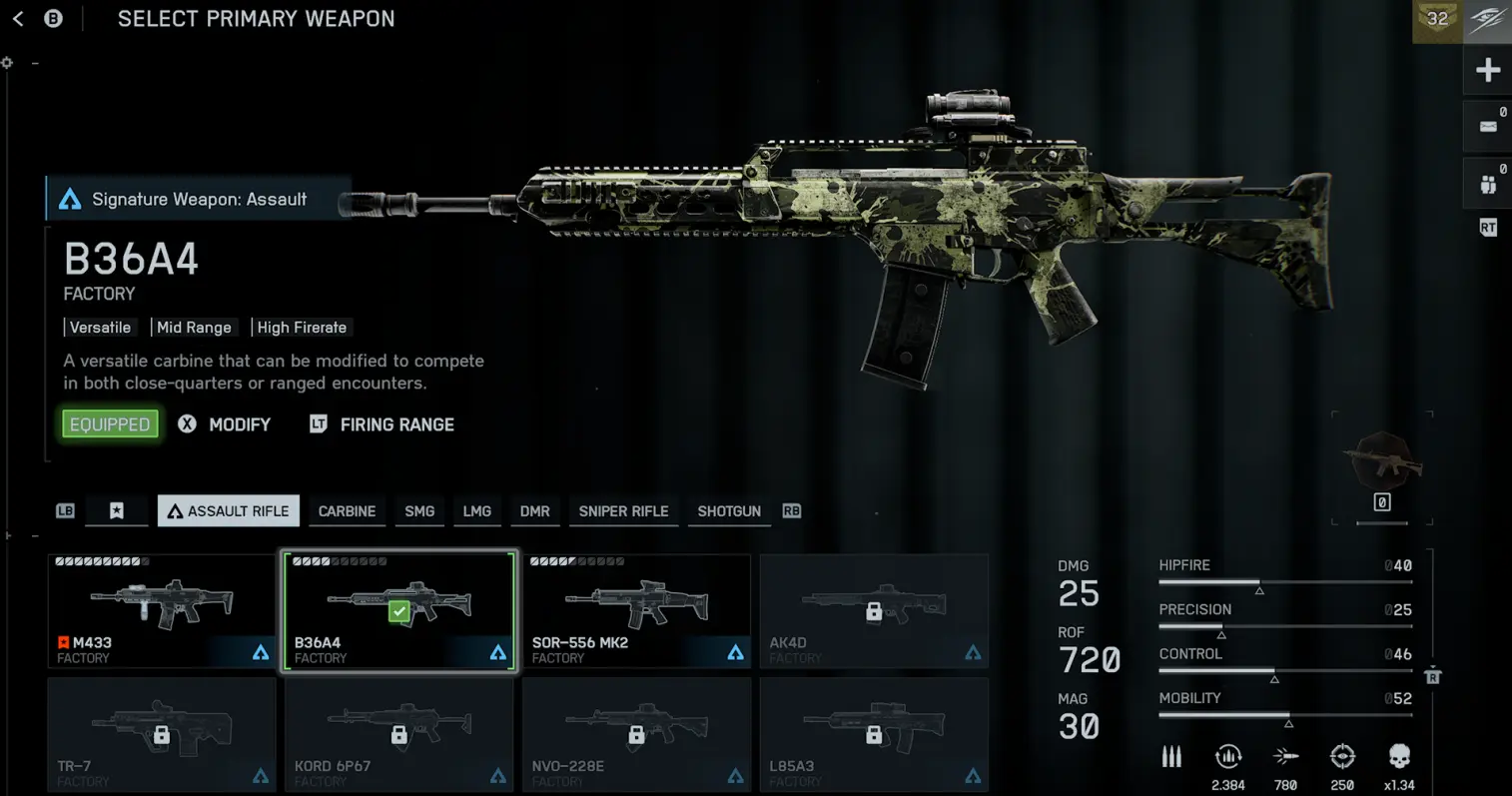The width and height of the screenshot is (1512, 796).
Task: Select the M433 weapon tile
Action: point(162,611)
